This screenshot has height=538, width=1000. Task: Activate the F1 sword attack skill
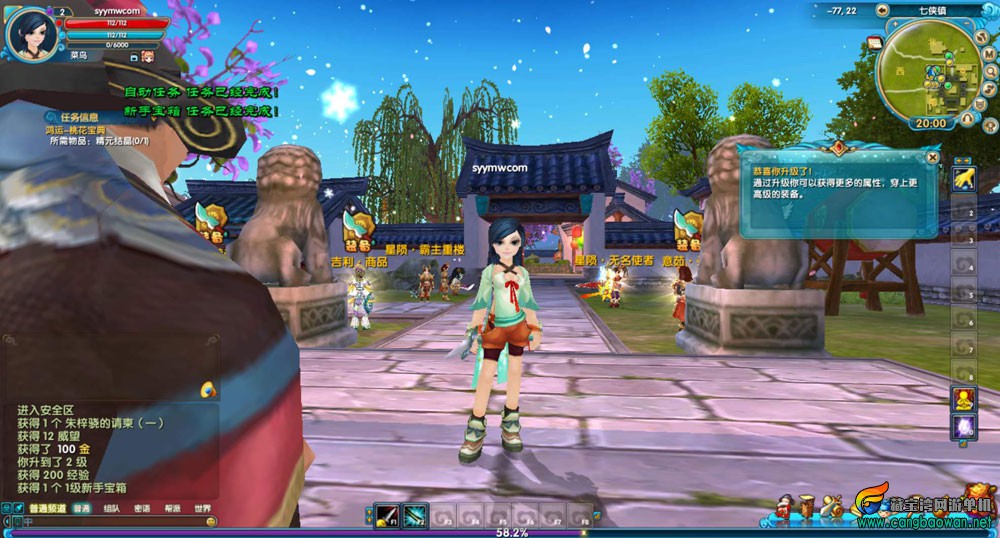click(387, 515)
